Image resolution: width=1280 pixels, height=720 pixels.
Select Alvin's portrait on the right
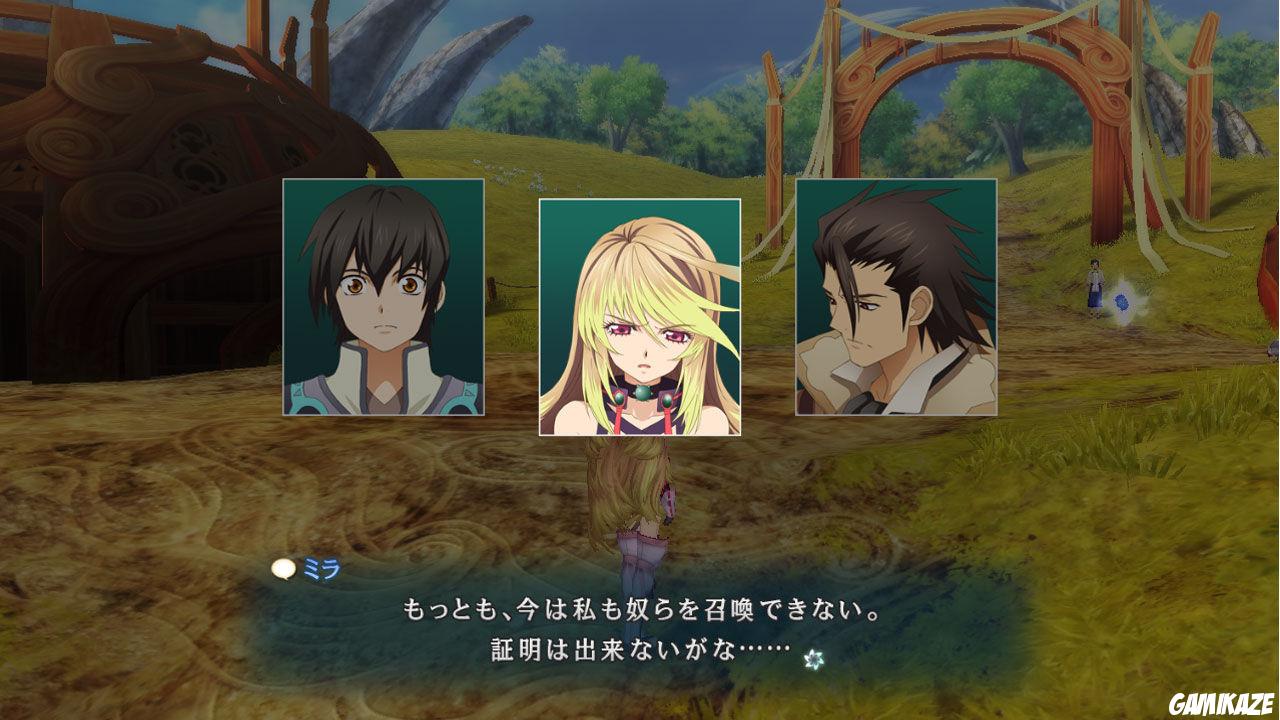coord(894,300)
